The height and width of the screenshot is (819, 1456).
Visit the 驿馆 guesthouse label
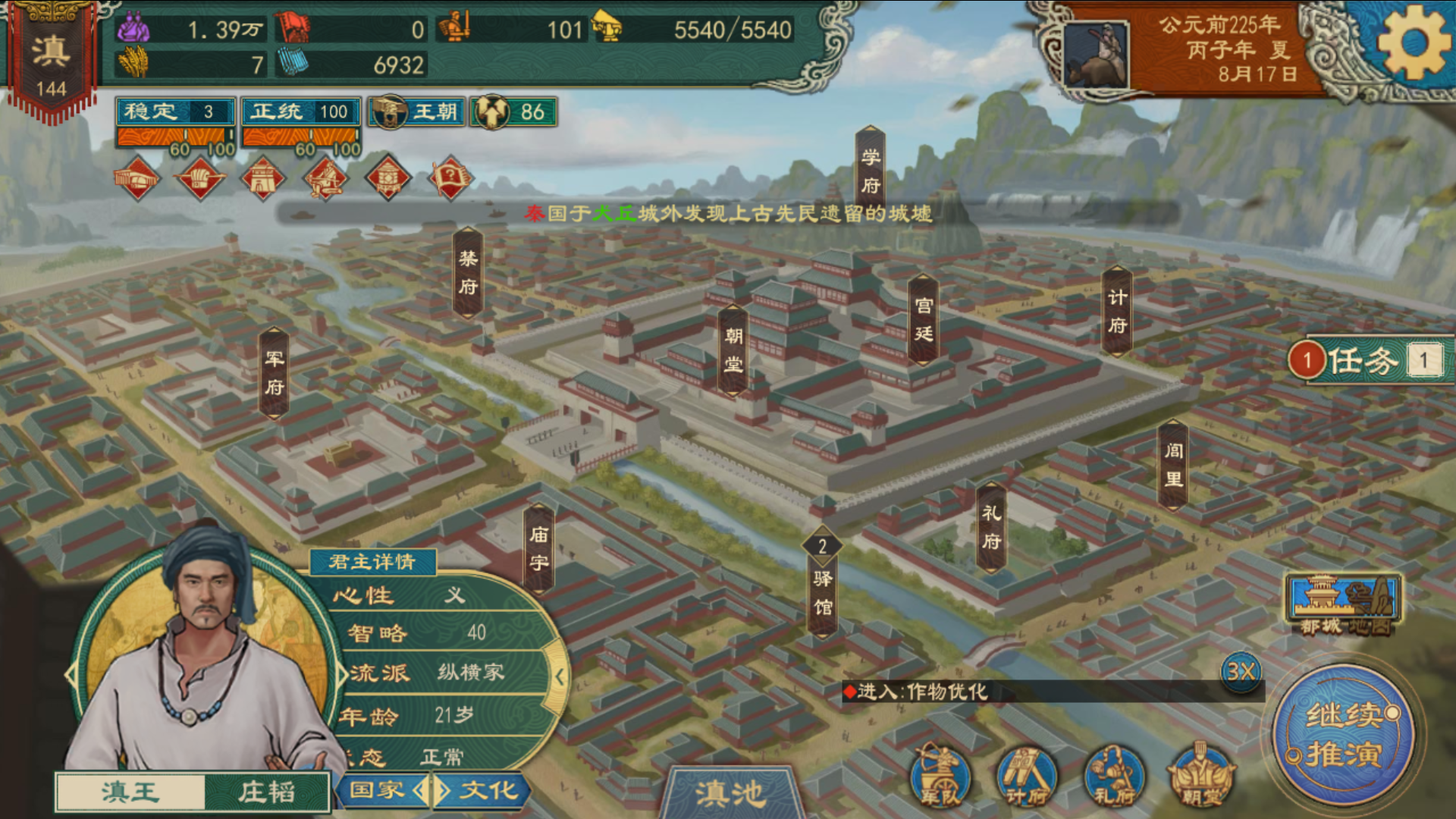[823, 591]
